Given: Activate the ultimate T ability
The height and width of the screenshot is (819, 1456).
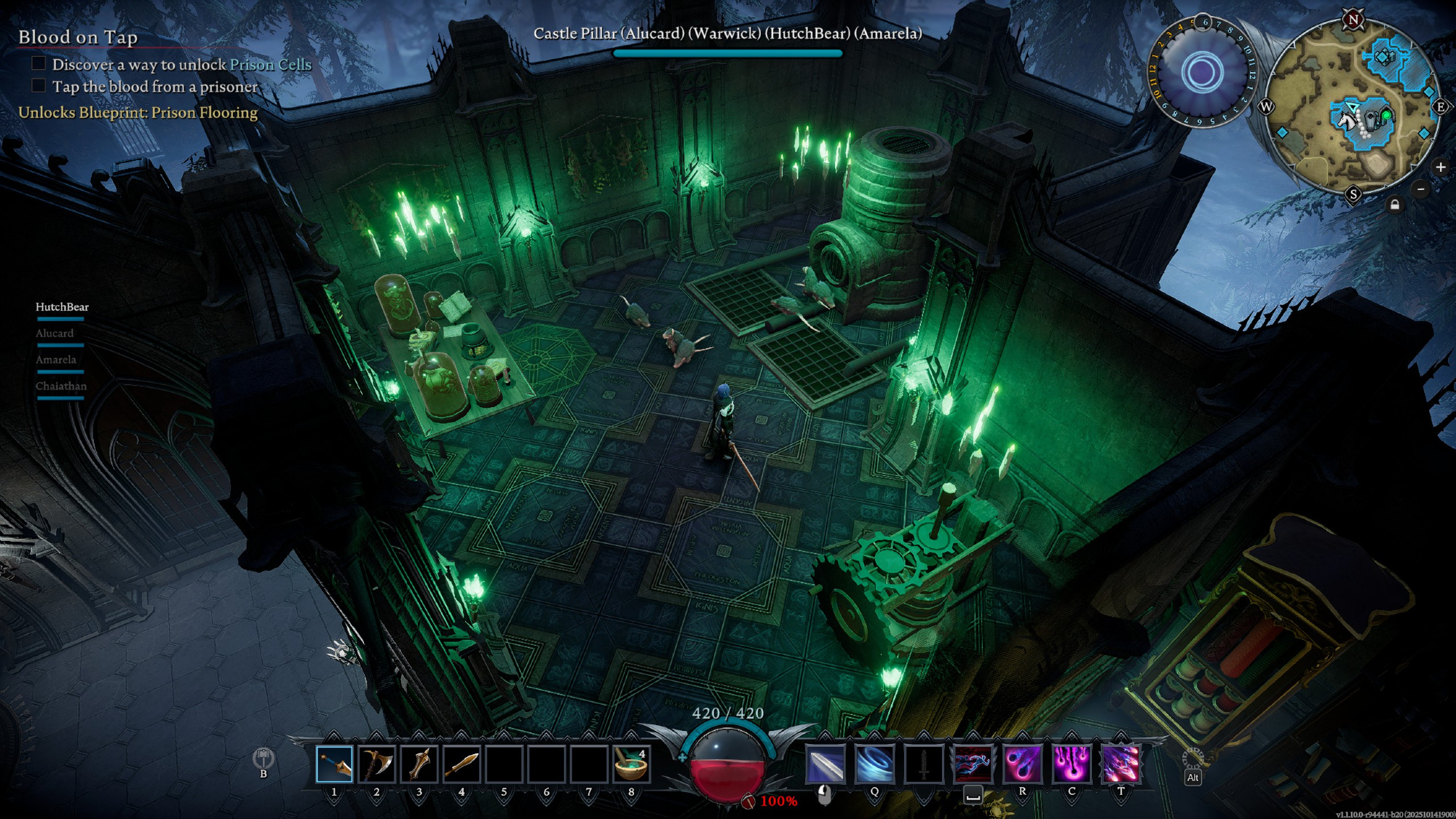Looking at the screenshot, I should pyautogui.click(x=1121, y=764).
